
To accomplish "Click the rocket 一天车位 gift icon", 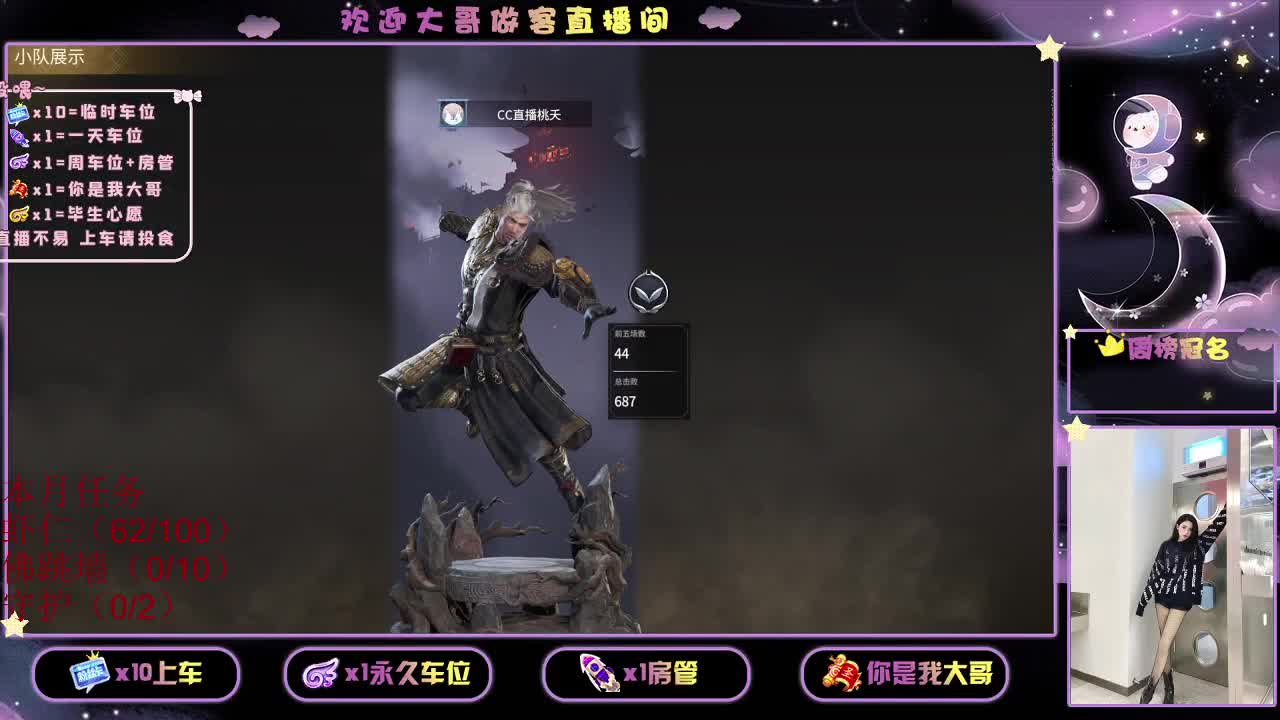I will tap(18, 139).
